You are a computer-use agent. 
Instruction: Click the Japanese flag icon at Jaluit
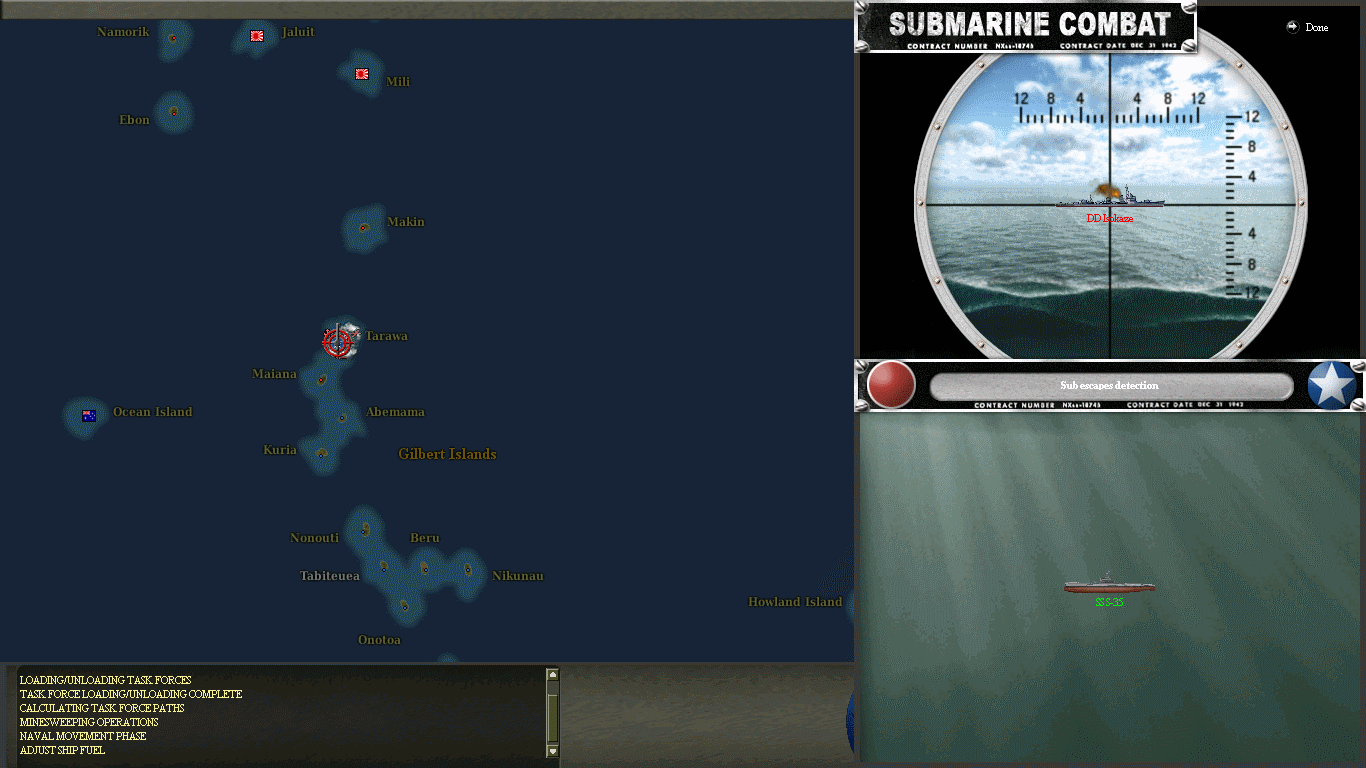pyautogui.click(x=256, y=36)
